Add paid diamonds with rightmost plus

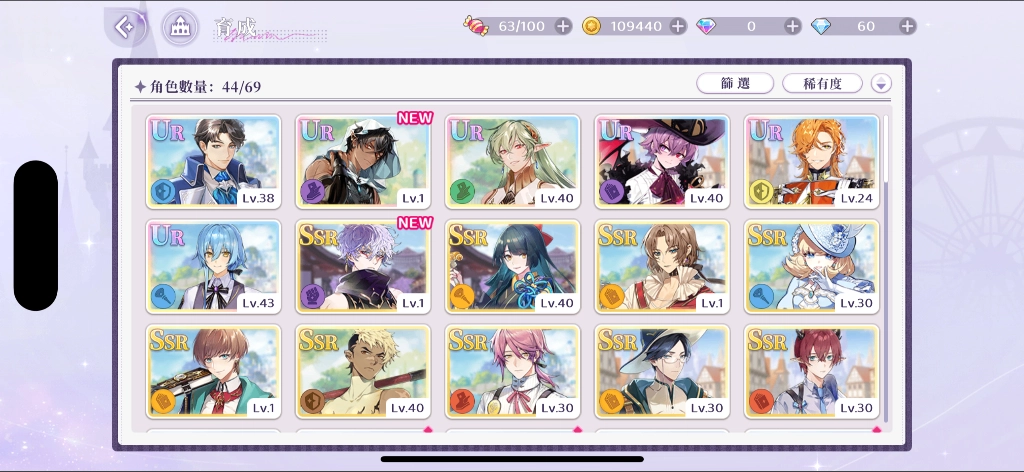907,26
